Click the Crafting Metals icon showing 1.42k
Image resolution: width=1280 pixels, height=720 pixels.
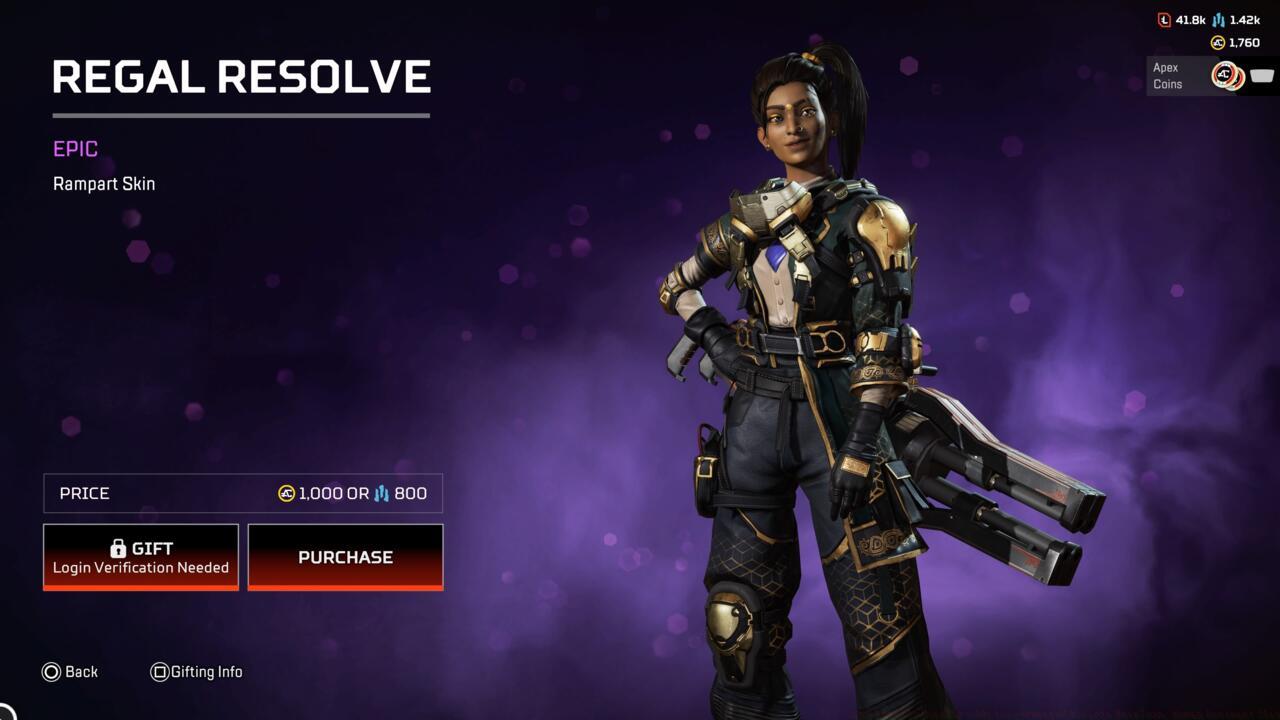pyautogui.click(x=1218, y=20)
